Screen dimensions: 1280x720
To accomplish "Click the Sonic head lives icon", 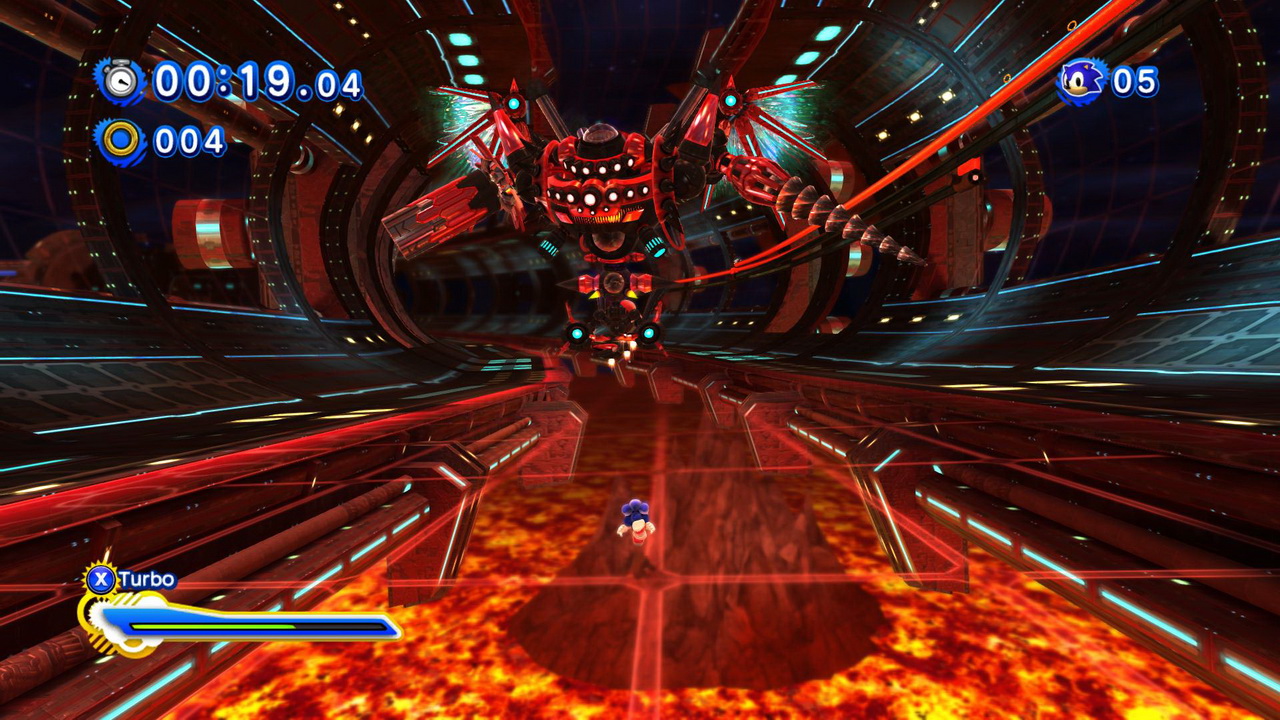I will tap(1083, 81).
